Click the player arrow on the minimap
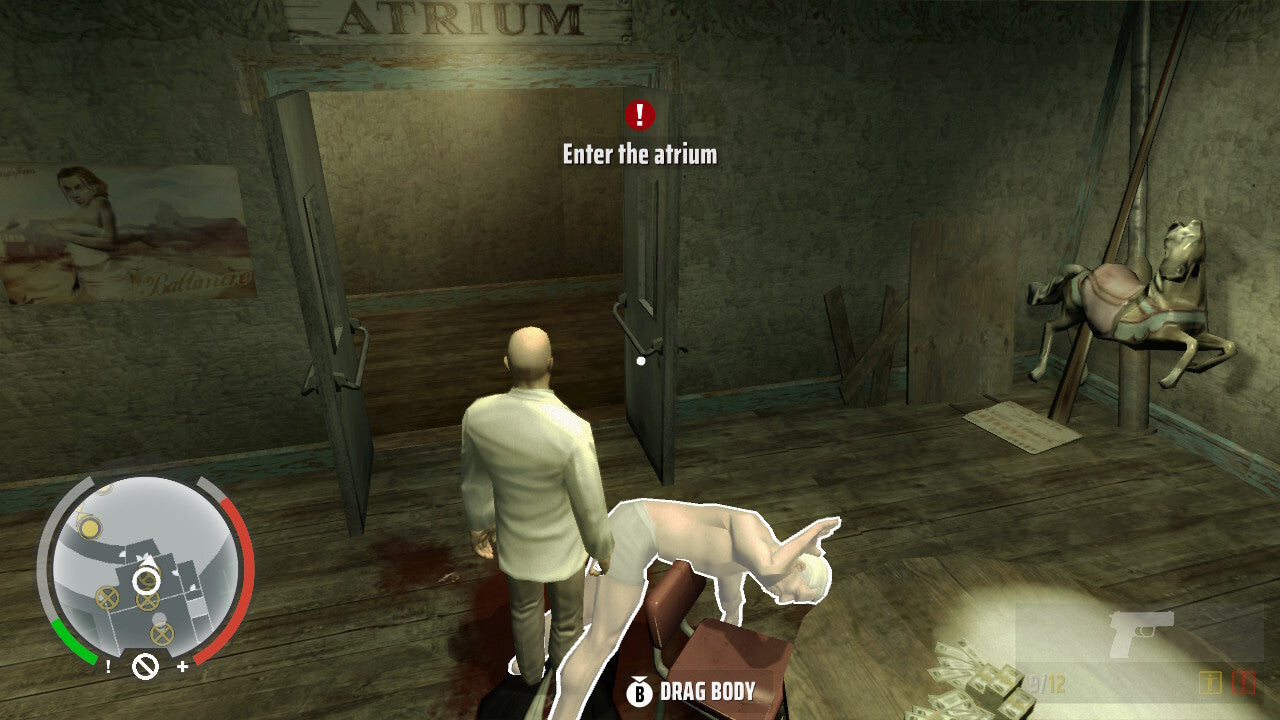This screenshot has height=720, width=1280. 148,562
